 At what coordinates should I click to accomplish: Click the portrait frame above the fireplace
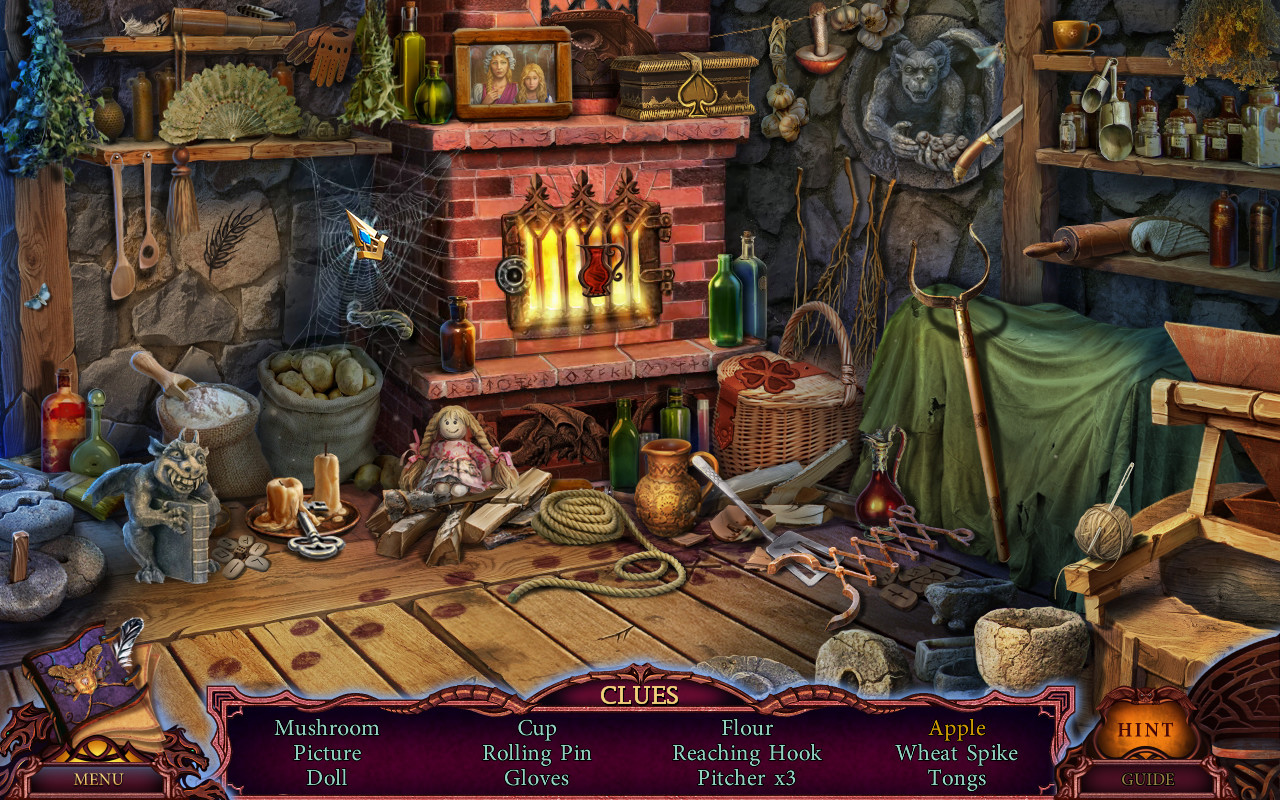point(512,75)
